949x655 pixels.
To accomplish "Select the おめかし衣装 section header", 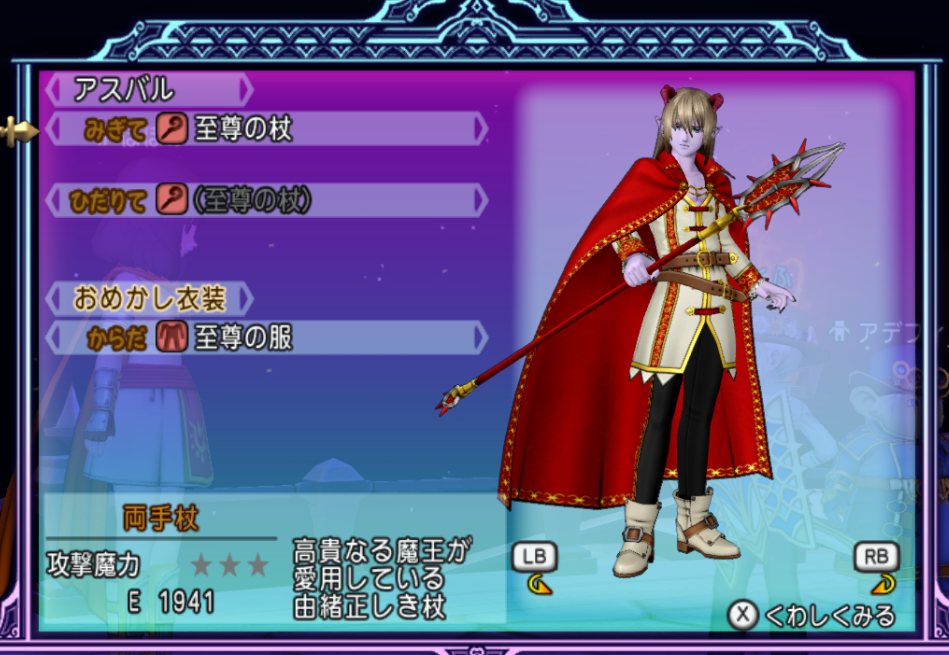I will click(x=150, y=298).
